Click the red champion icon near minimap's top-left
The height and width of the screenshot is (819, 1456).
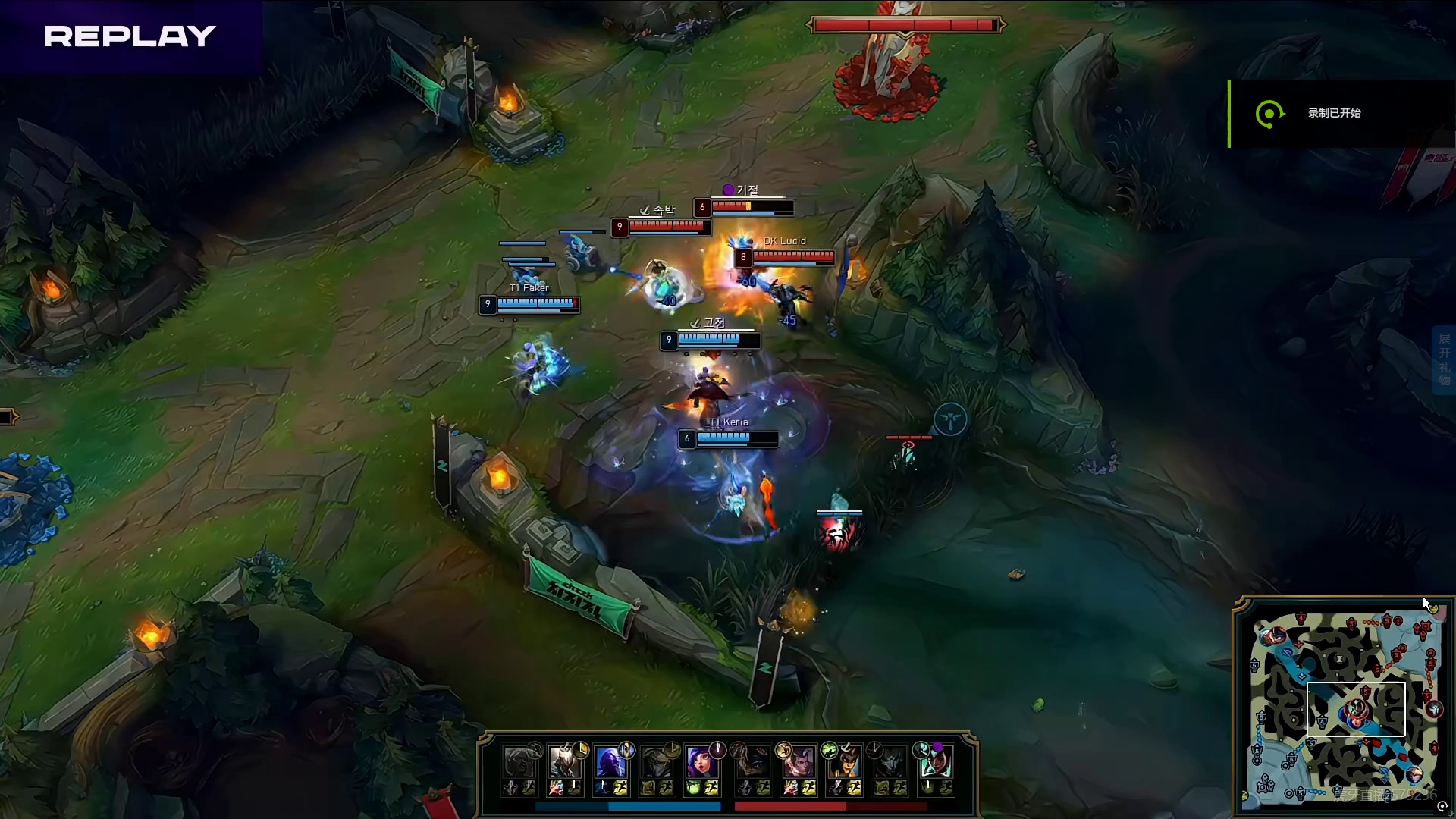tap(1275, 635)
